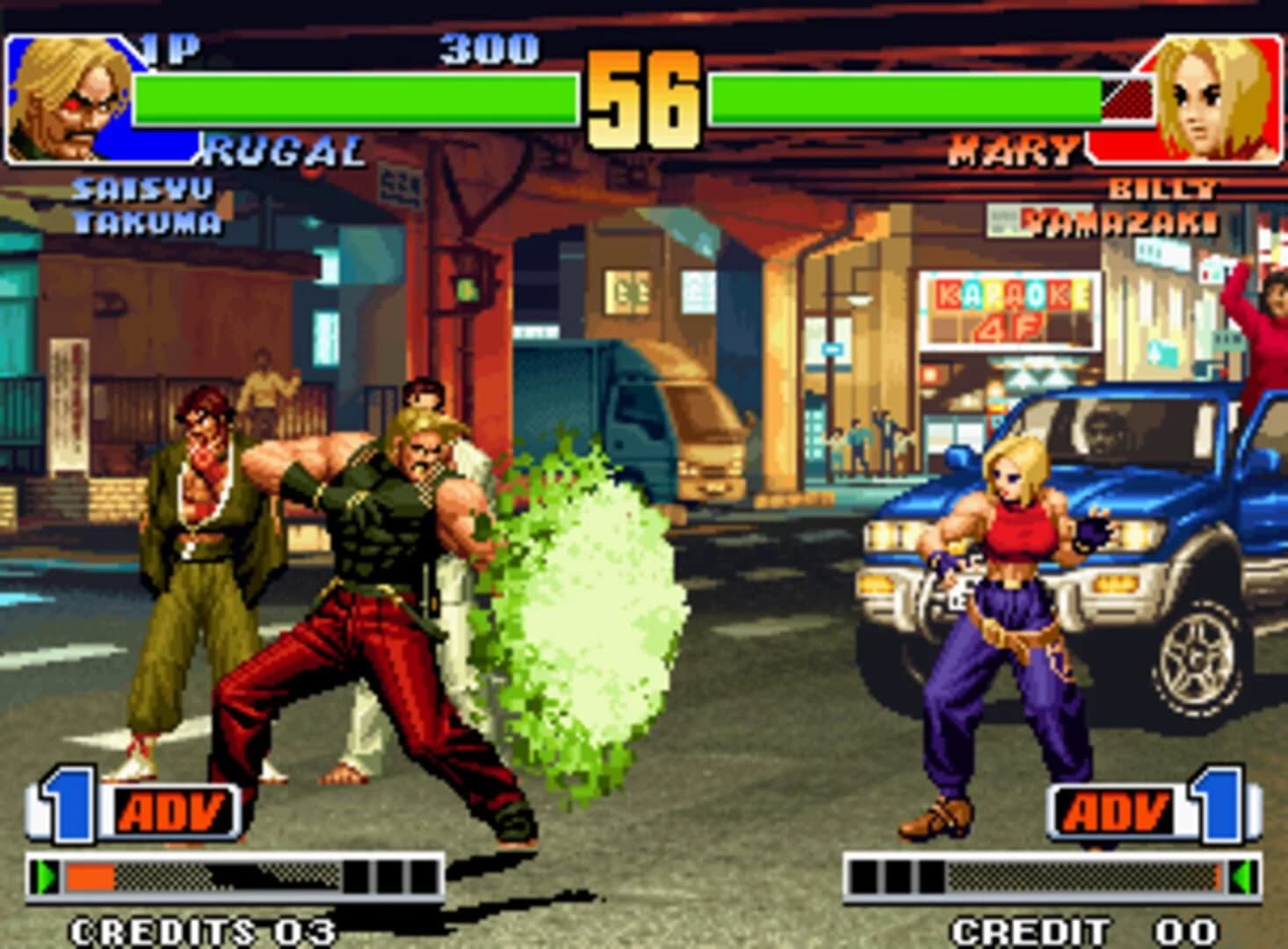Screen dimensions: 1288x949
Task: Toggle the orange segment of player 1's power gauge
Action: (92, 874)
